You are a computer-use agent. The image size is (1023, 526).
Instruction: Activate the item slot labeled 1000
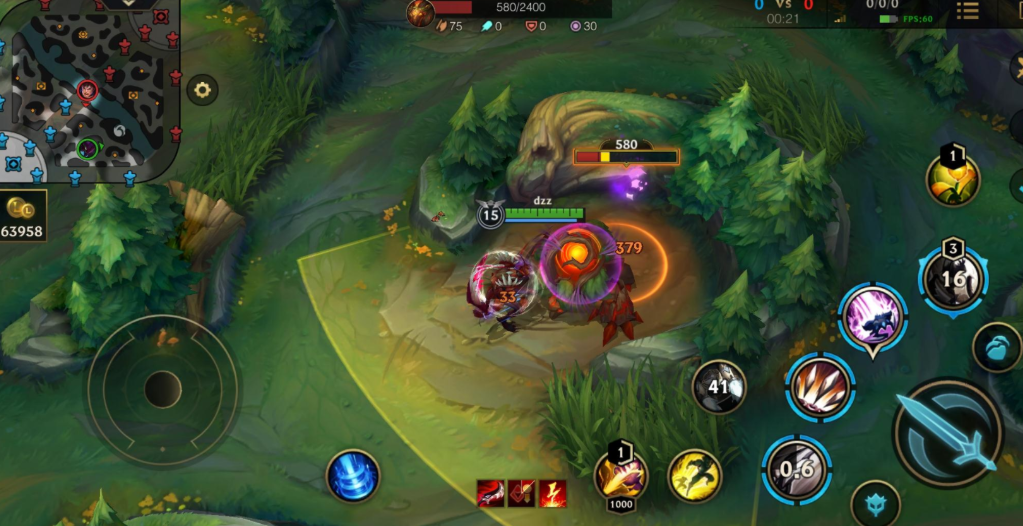[621, 476]
